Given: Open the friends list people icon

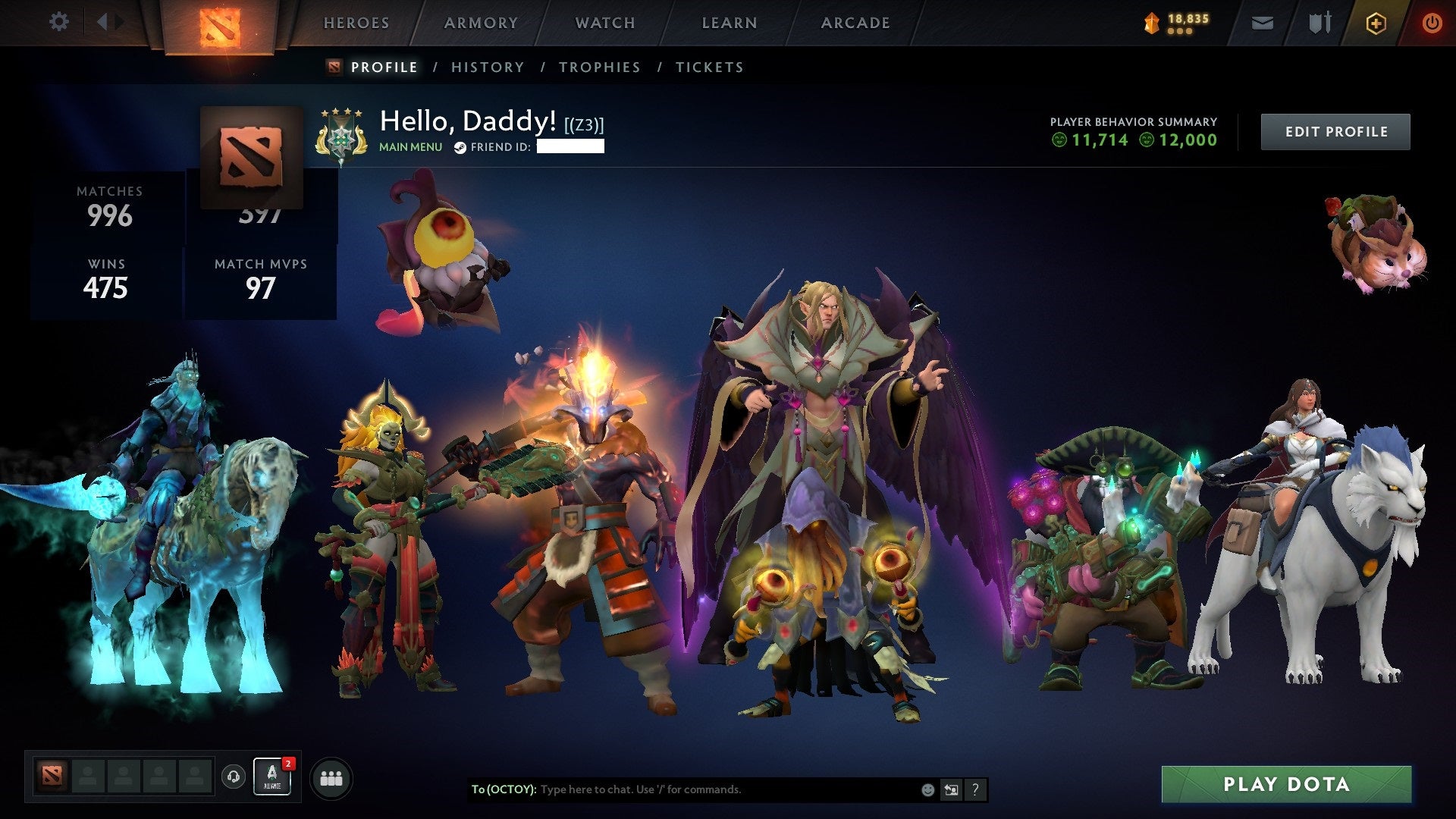Looking at the screenshot, I should tap(331, 777).
